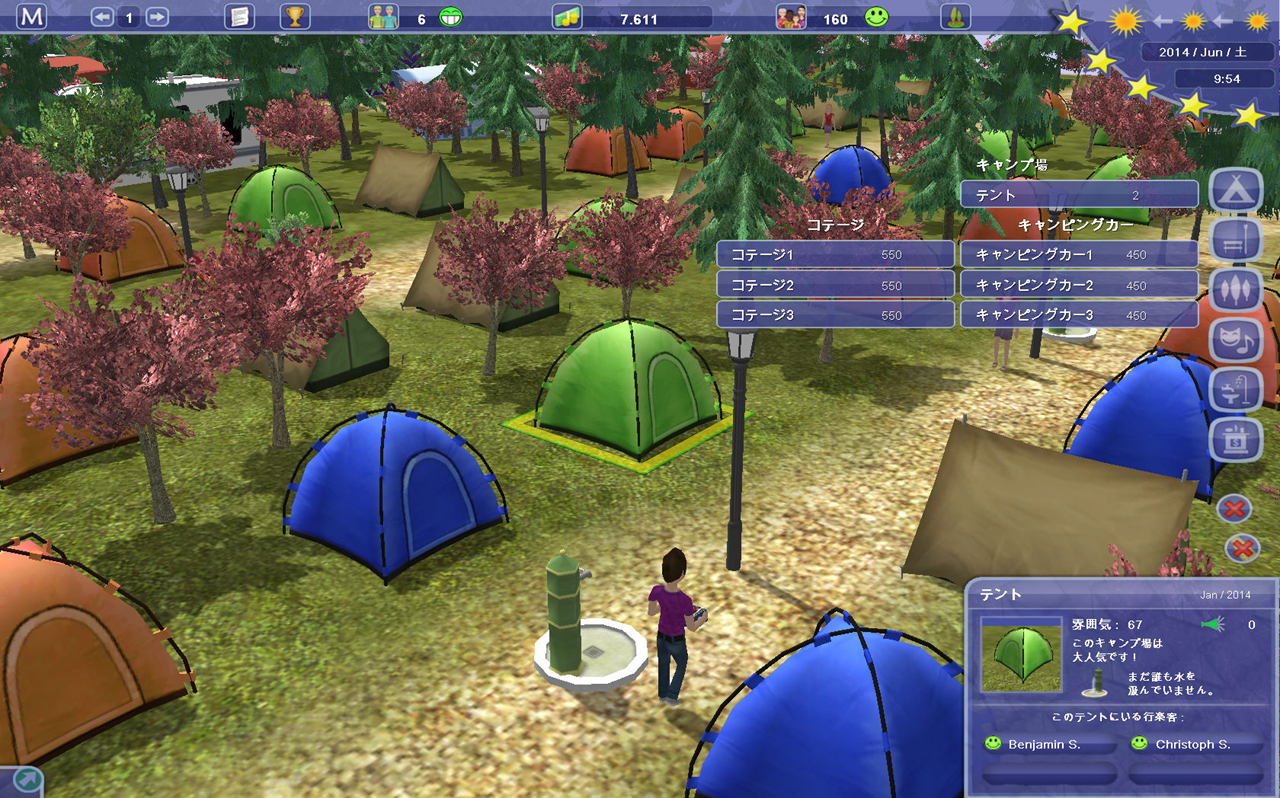1280x798 pixels.
Task: Choose コテージ3 from the build list
Action: (x=835, y=315)
